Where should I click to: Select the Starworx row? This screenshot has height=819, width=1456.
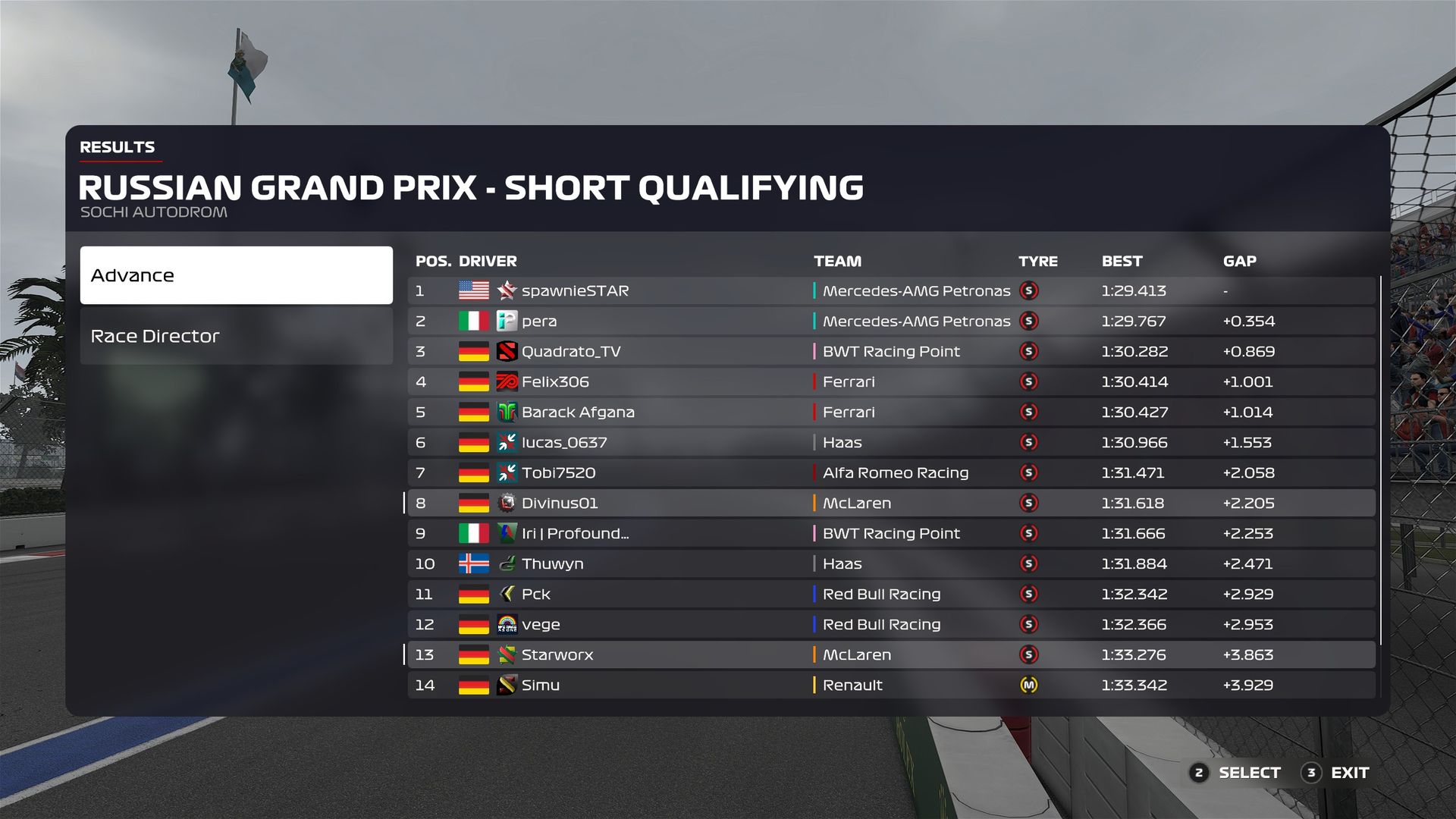890,654
